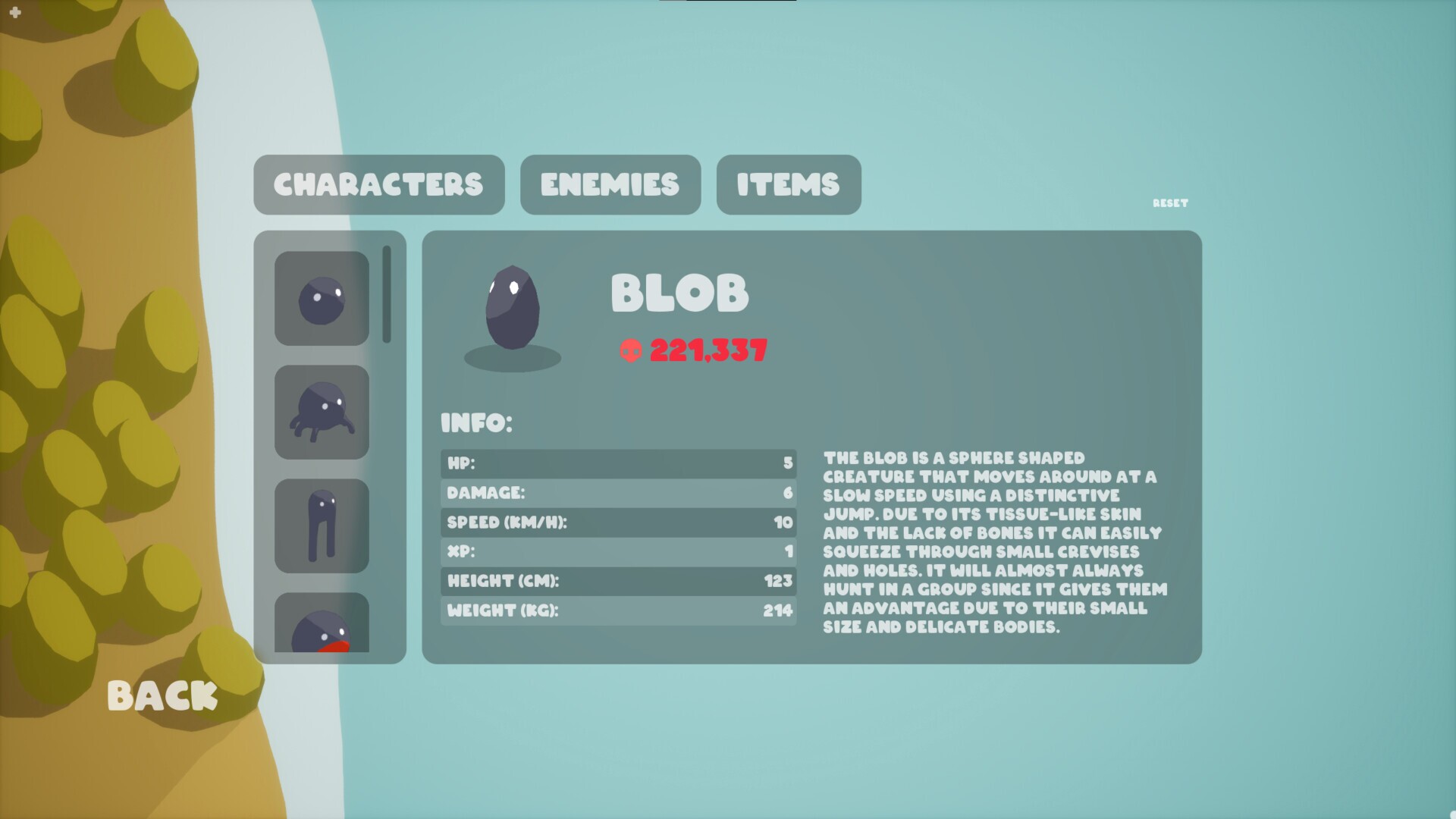Click the skull kill counter icon
The image size is (1456, 819).
631,350
